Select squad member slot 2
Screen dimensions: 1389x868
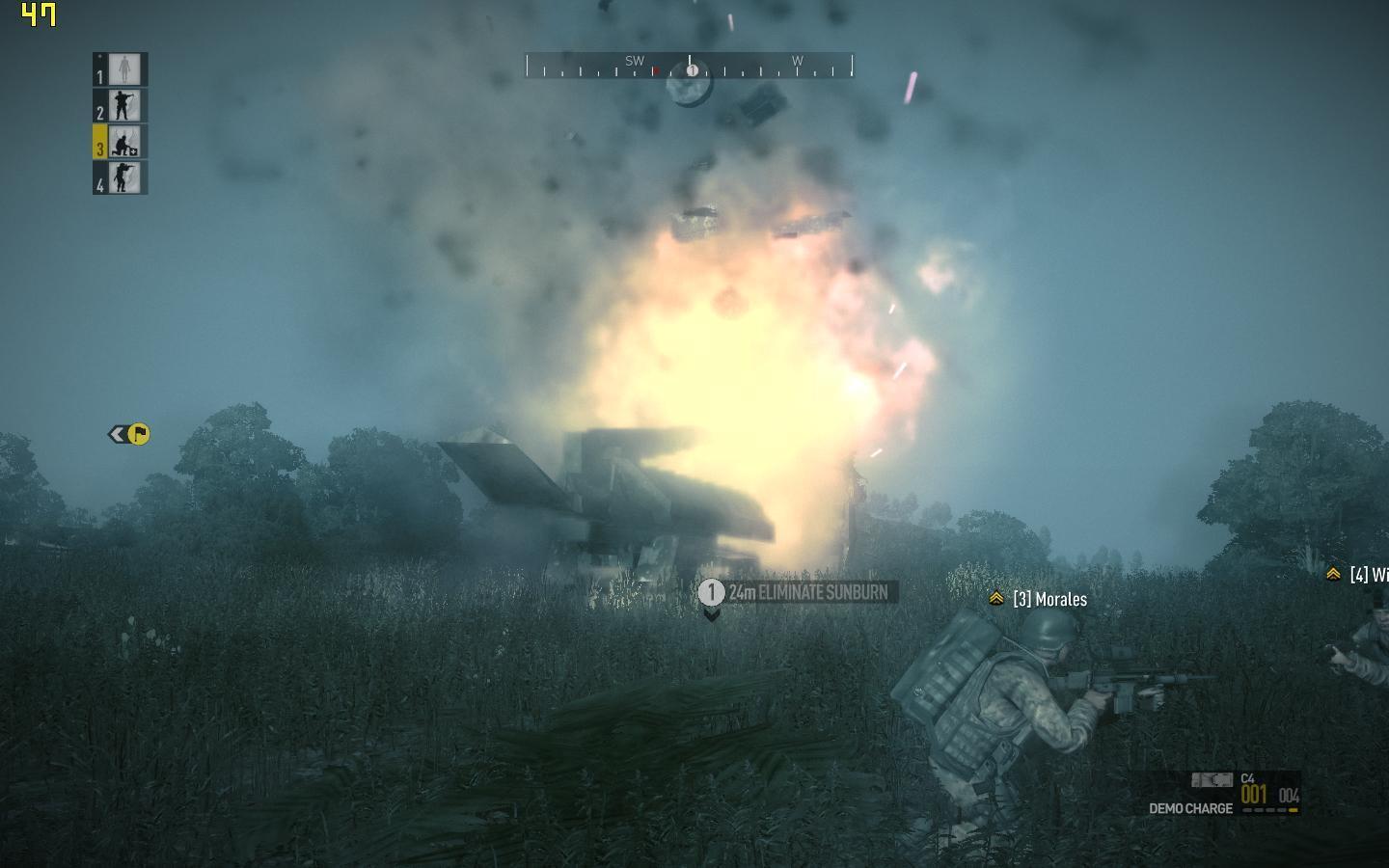(x=121, y=106)
